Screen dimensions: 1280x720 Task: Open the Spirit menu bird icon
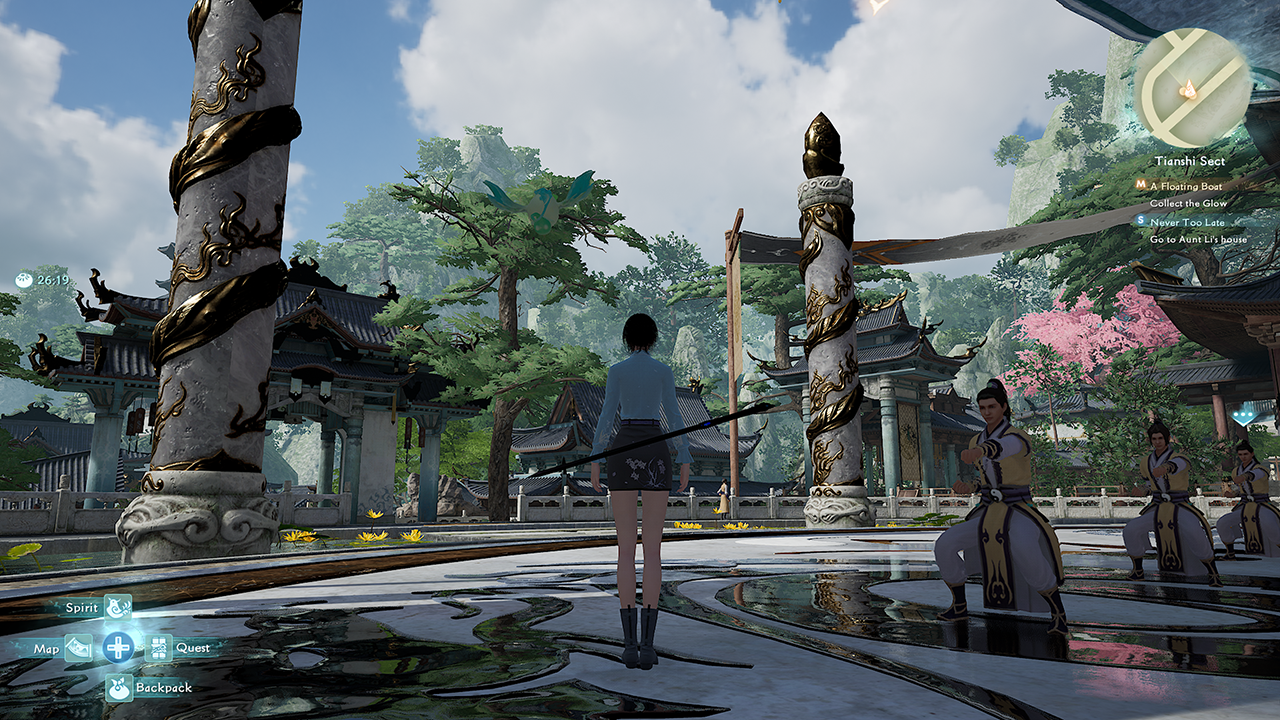[x=118, y=607]
